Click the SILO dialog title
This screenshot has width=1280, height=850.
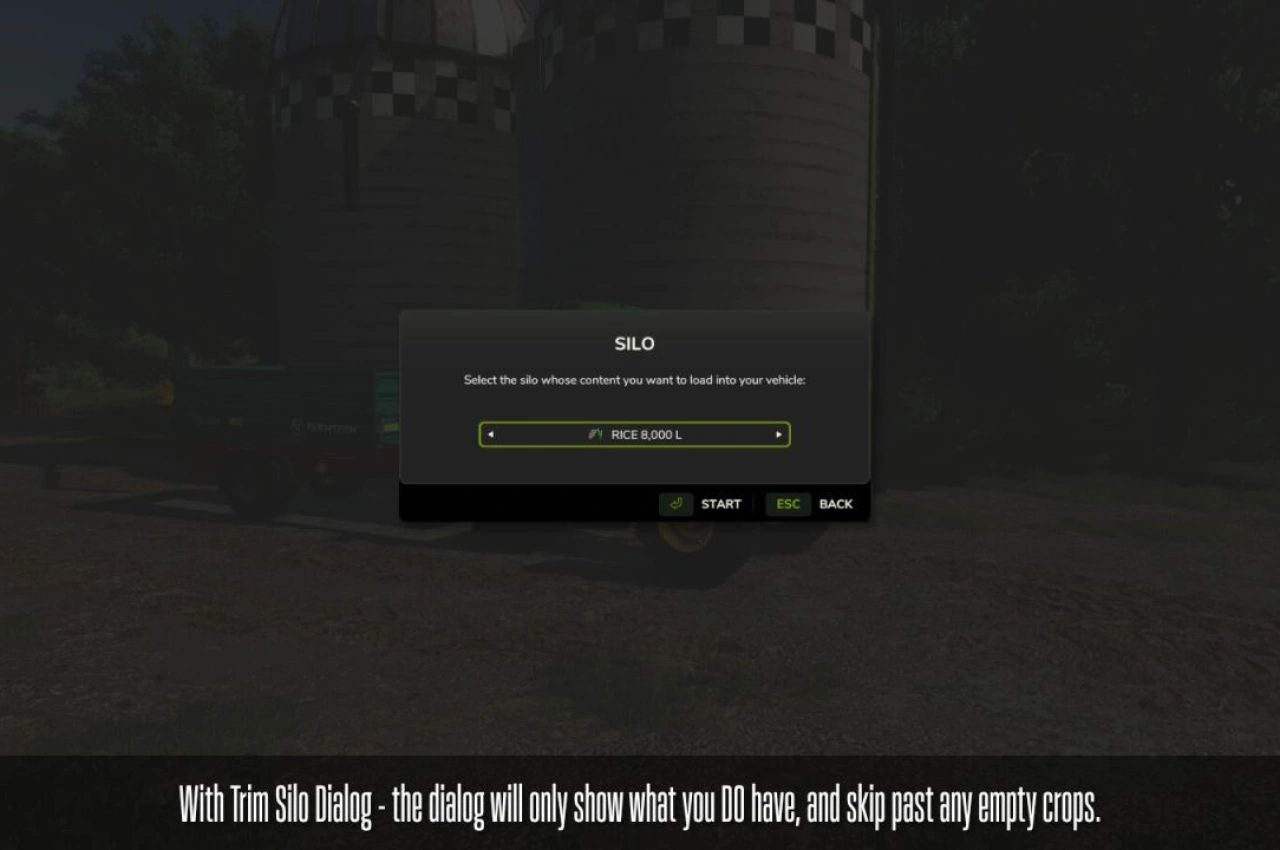point(634,343)
